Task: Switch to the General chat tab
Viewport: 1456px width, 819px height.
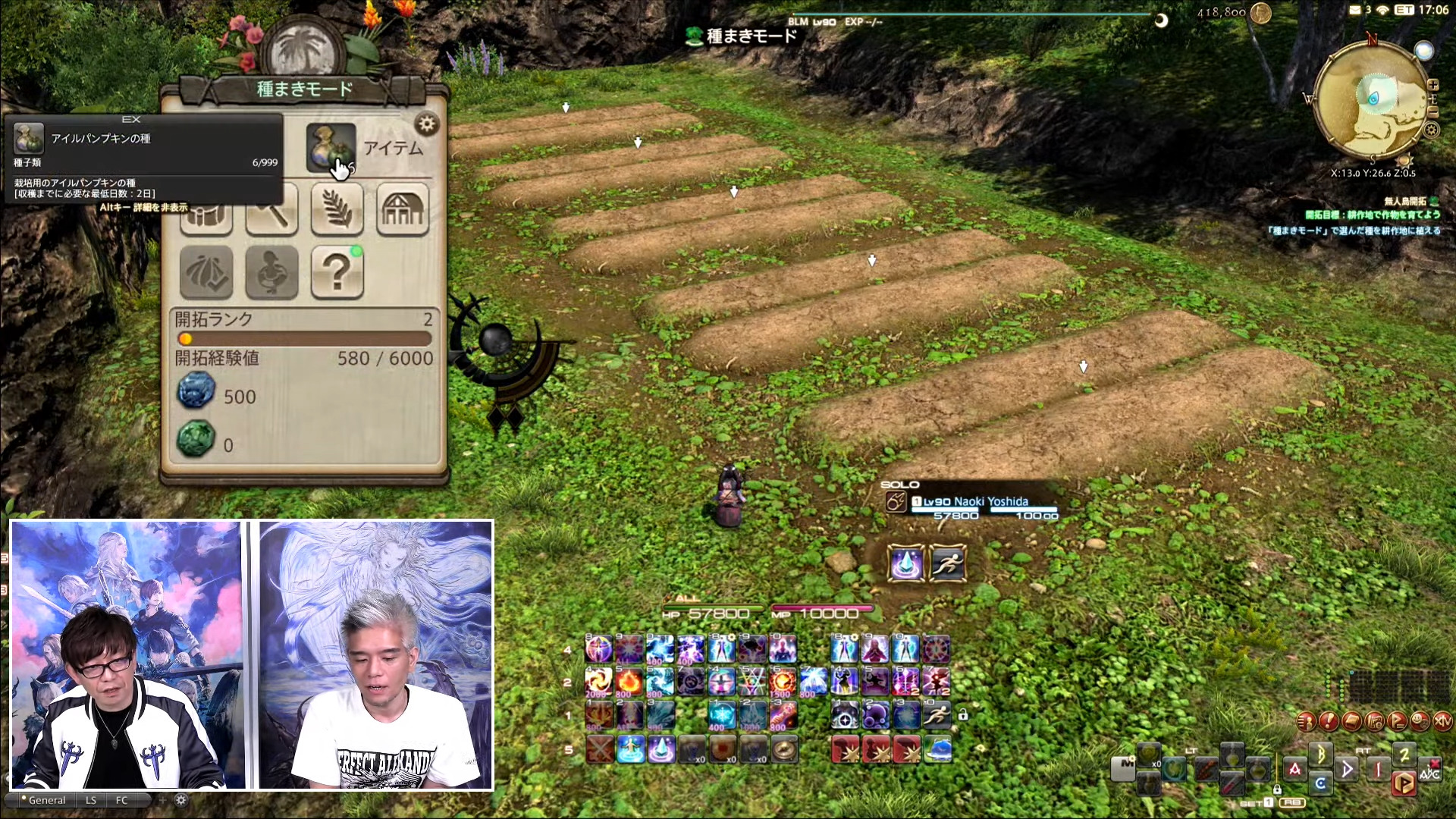Action: point(47,800)
